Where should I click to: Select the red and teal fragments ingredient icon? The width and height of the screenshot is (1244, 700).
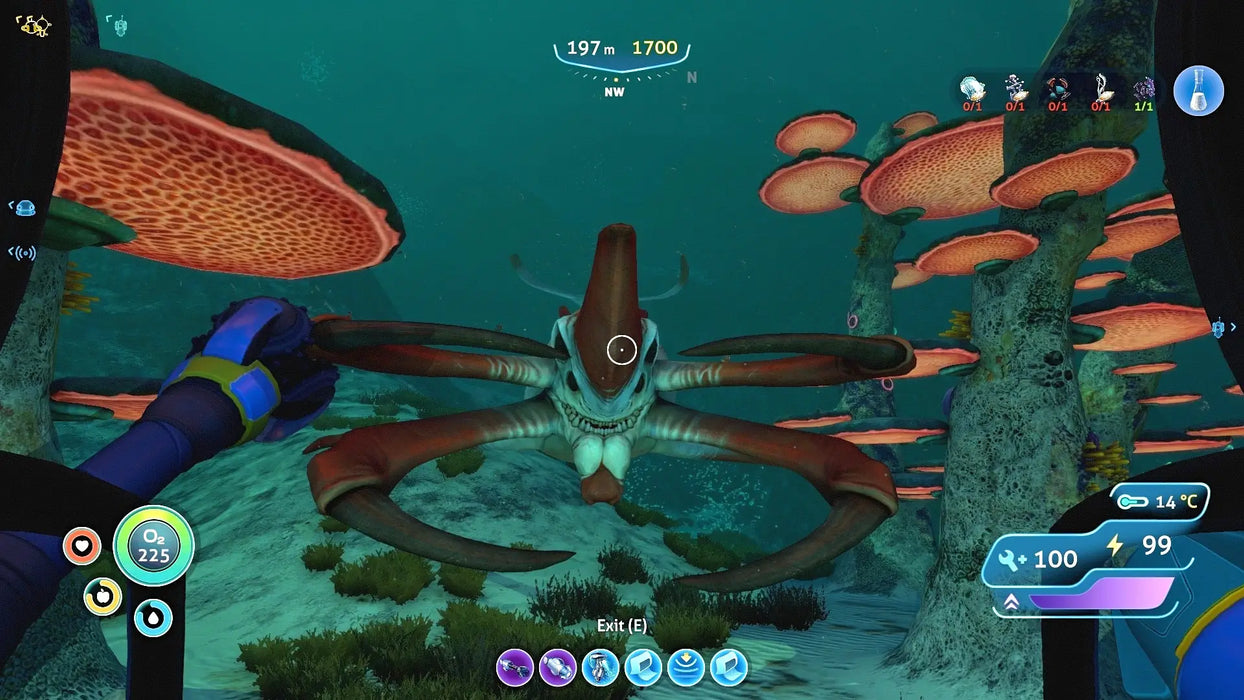pyautogui.click(x=1057, y=90)
